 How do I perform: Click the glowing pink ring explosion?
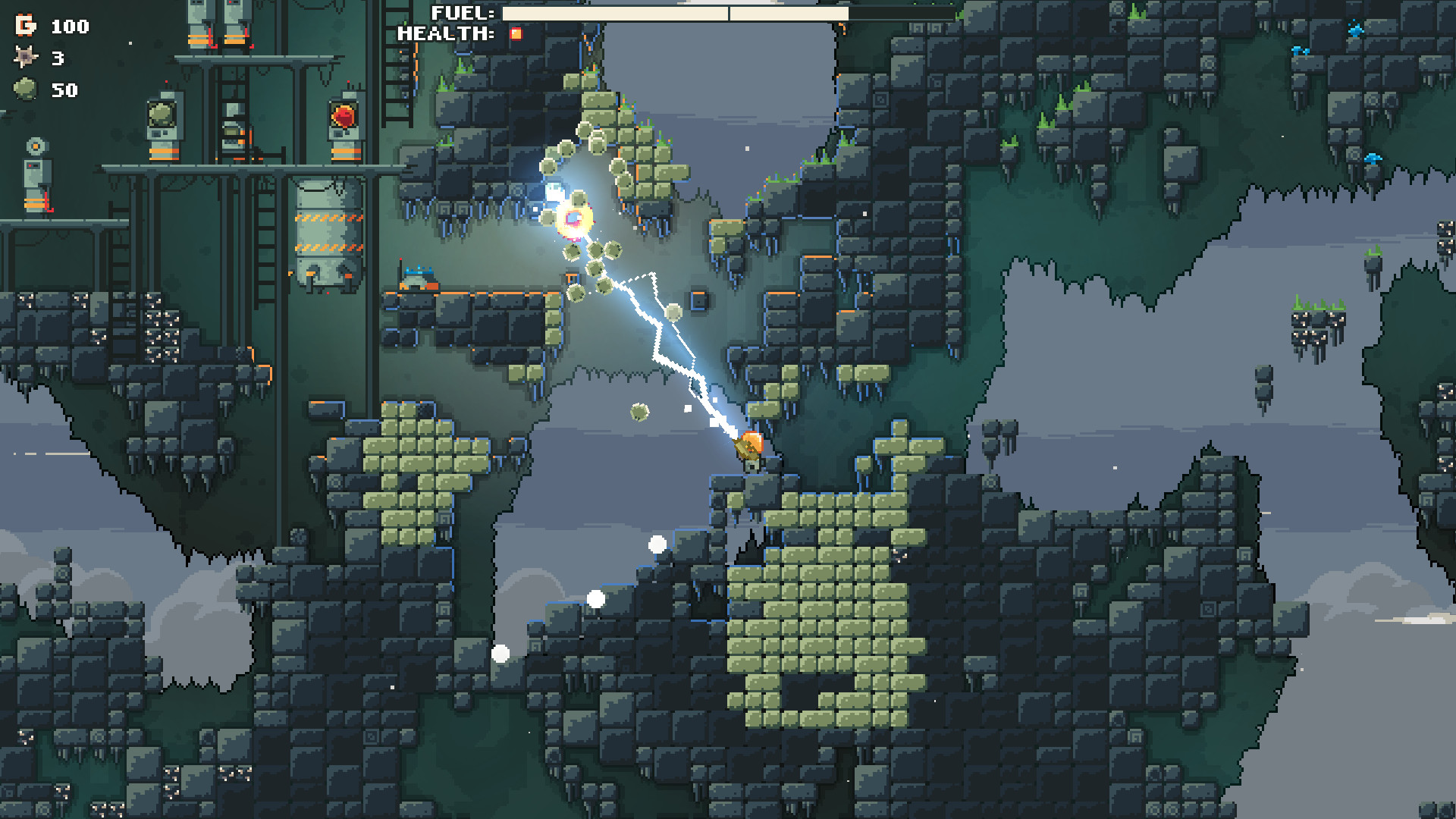(575, 218)
